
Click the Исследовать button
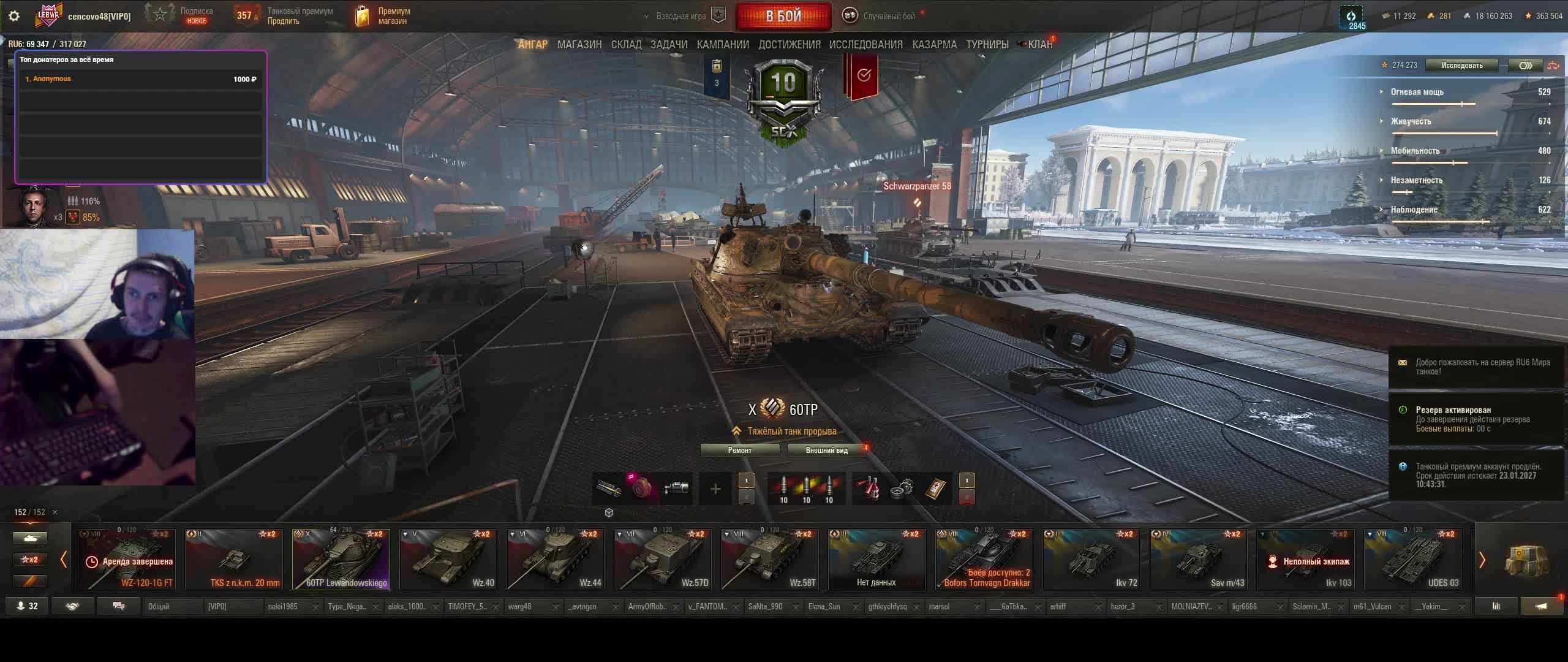tap(1461, 66)
